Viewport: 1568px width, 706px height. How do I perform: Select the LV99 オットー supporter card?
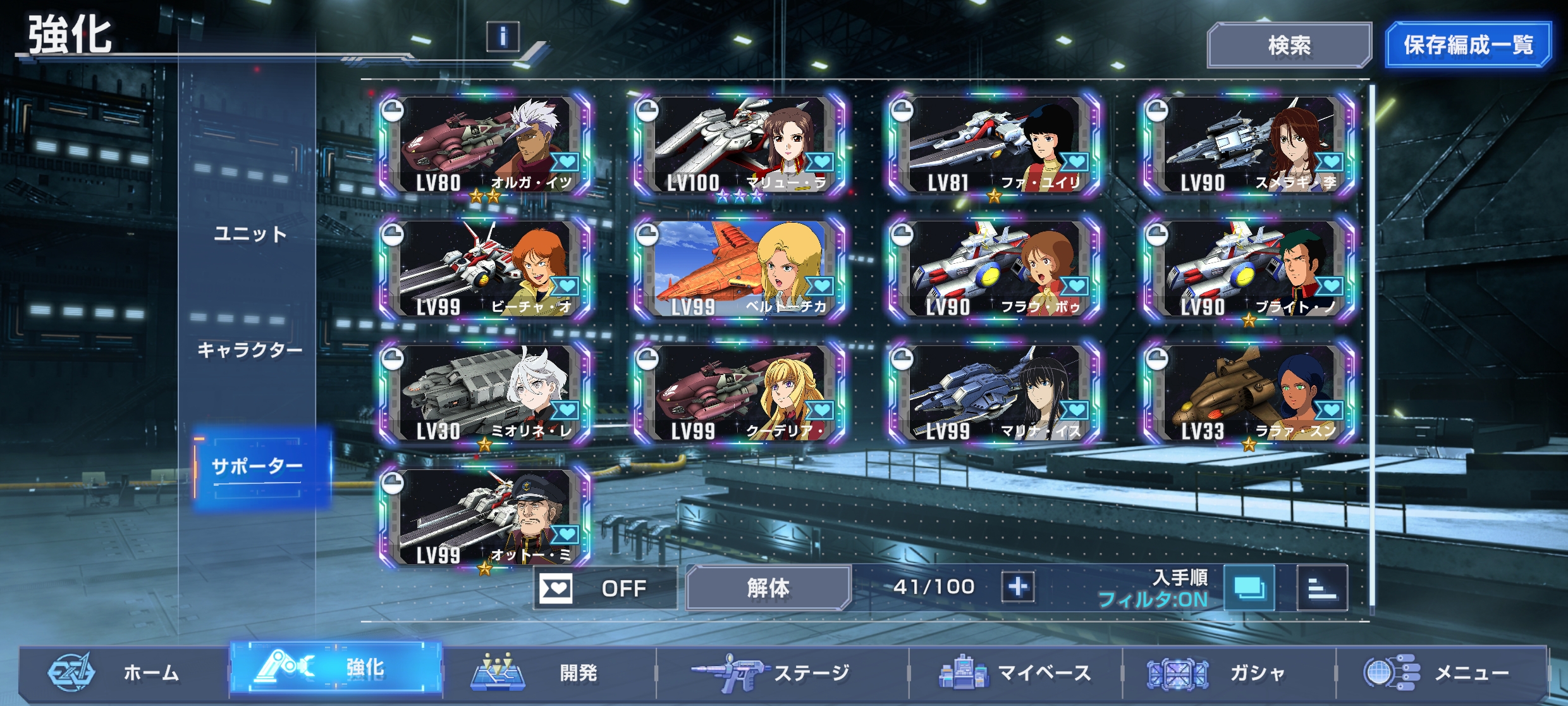486,517
